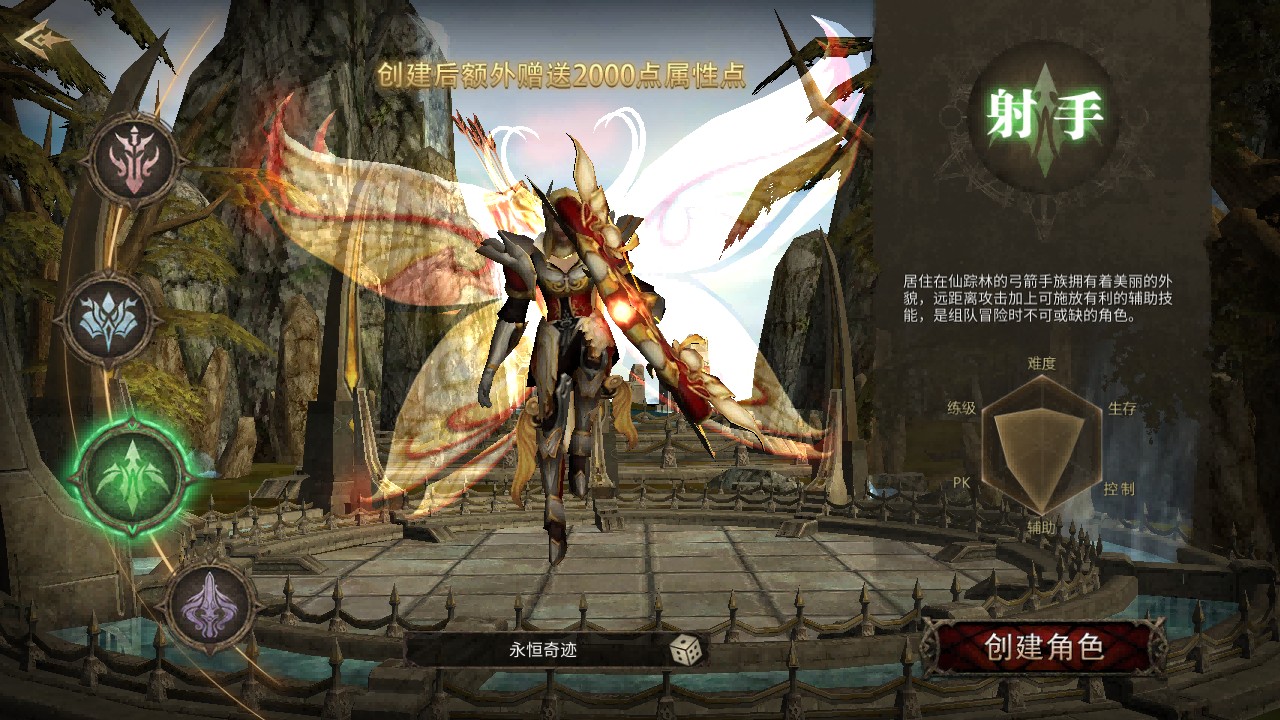Pick the purple crest class emblem
The width and height of the screenshot is (1280, 720).
pos(209,603)
